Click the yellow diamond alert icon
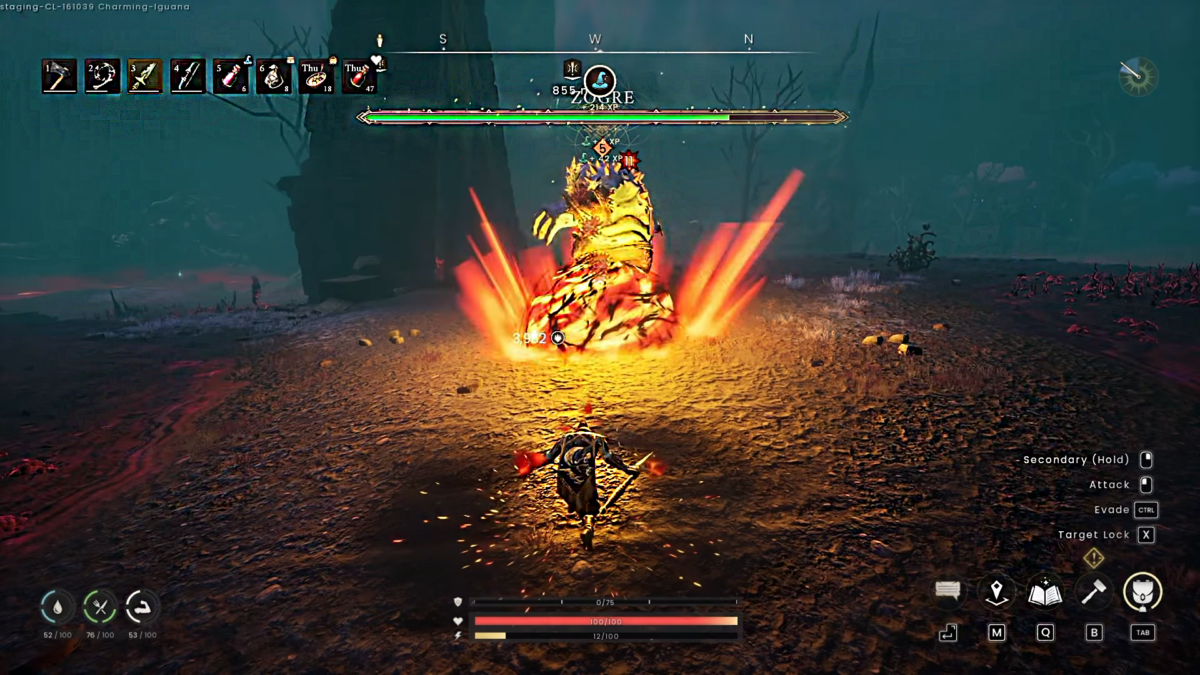Screen dimensions: 1200x675 [1094, 558]
